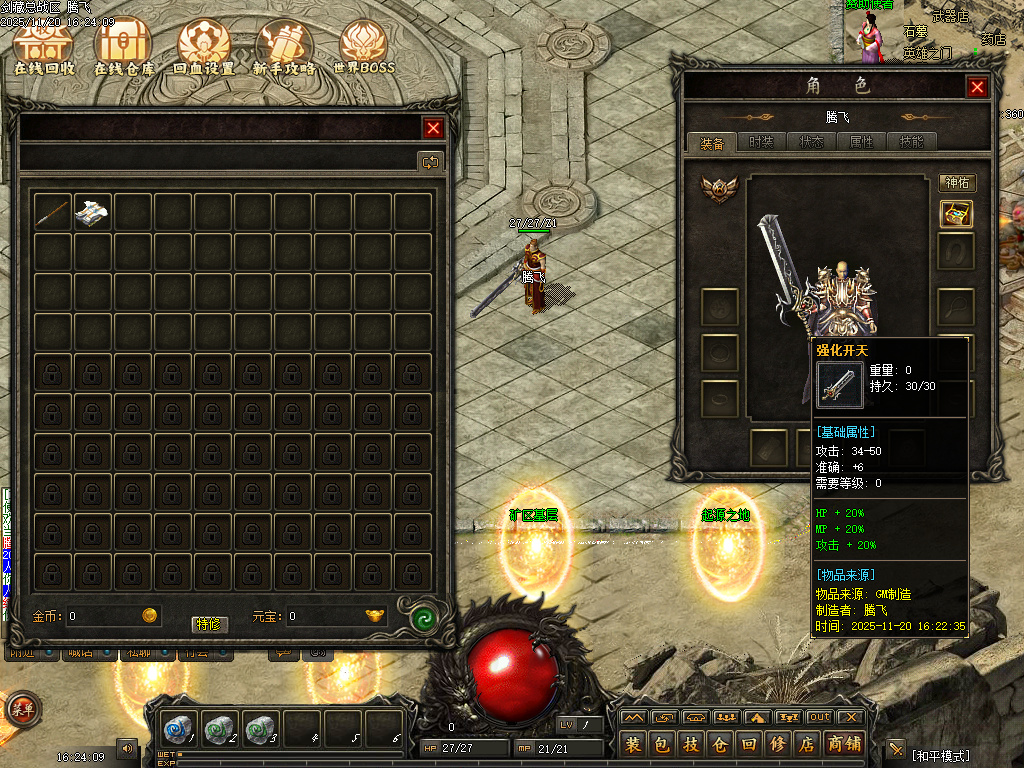
Task: Click the 神佑 divine blessing button
Action: coord(957,183)
